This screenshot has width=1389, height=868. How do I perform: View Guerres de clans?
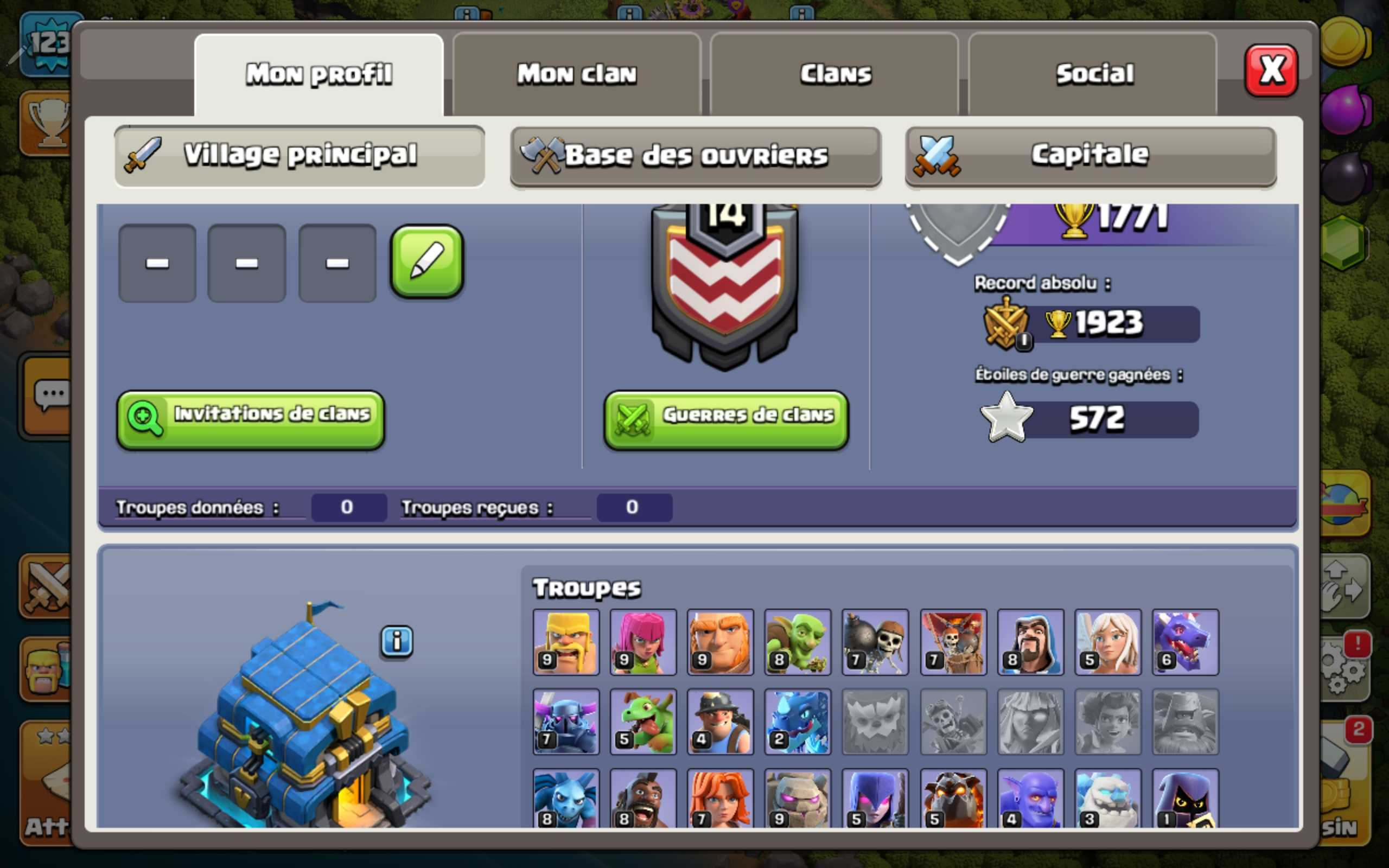coord(726,420)
